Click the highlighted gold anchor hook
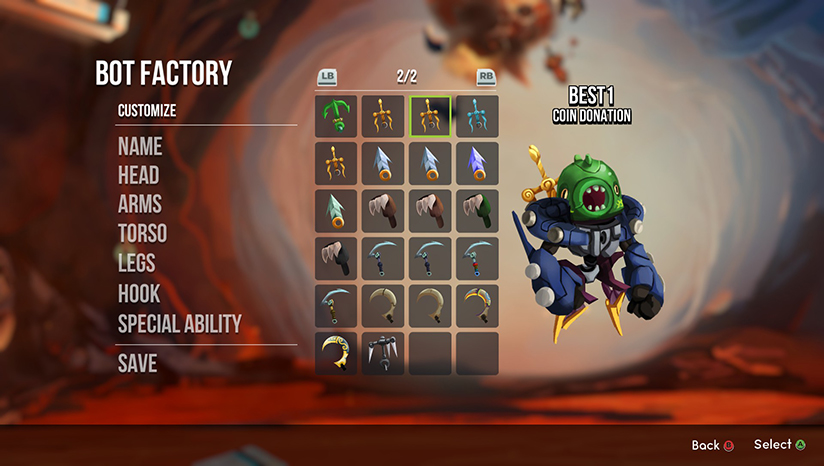Image resolution: width=824 pixels, height=466 pixels. 430,116
